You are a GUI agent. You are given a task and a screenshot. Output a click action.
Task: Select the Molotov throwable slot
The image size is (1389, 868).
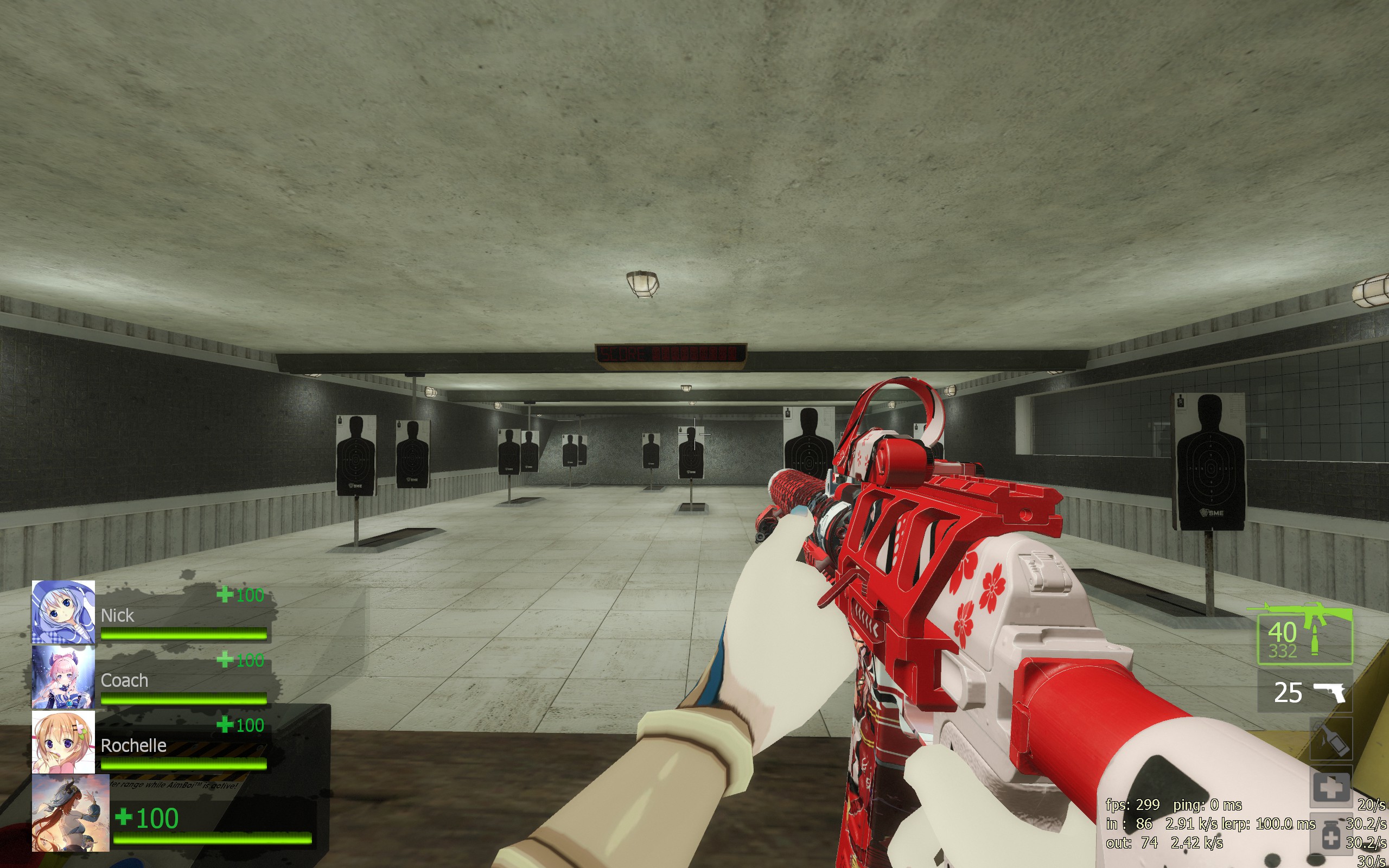pos(1331,739)
